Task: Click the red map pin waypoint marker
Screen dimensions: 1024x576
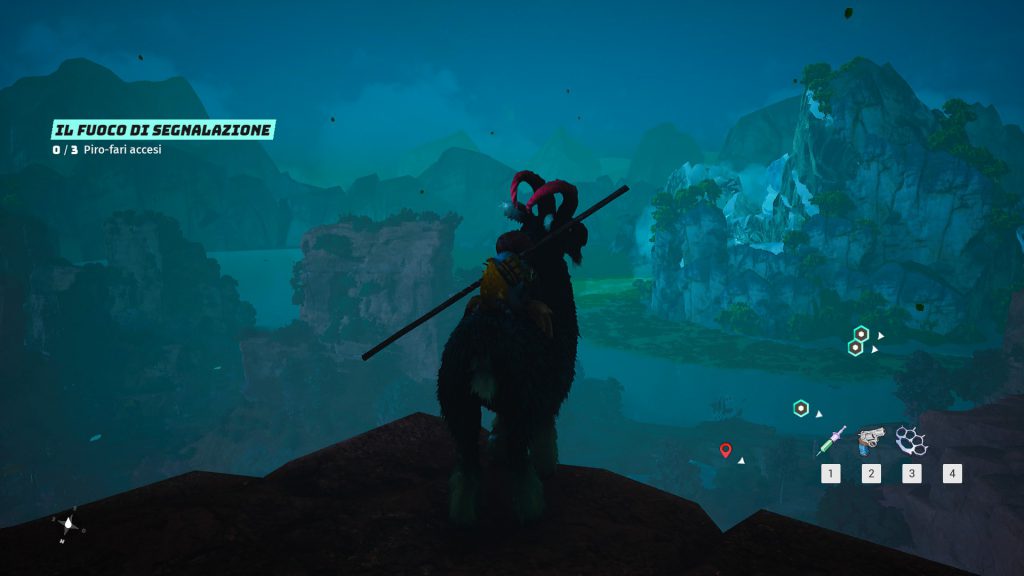Action: coord(726,450)
